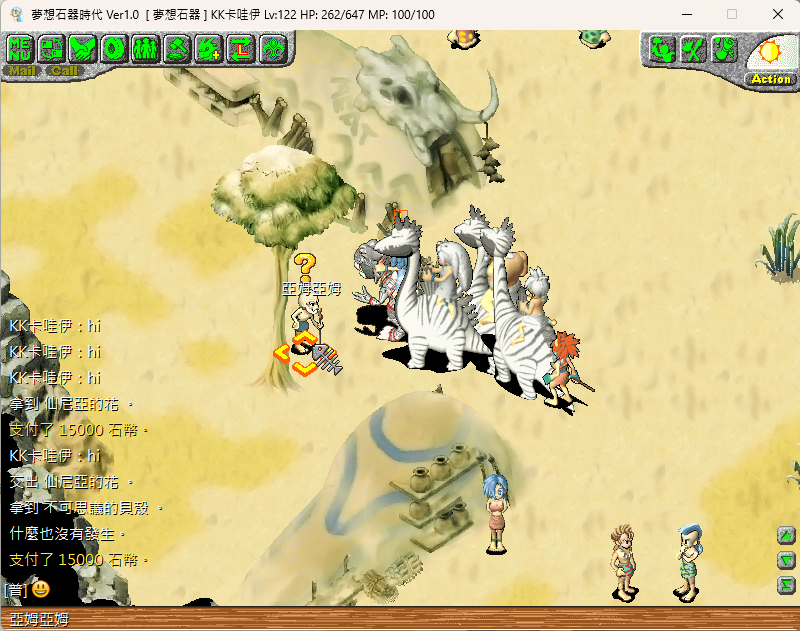Select the fleur-de-lis emblem icon
This screenshot has height=631, width=800.
coord(271,48)
